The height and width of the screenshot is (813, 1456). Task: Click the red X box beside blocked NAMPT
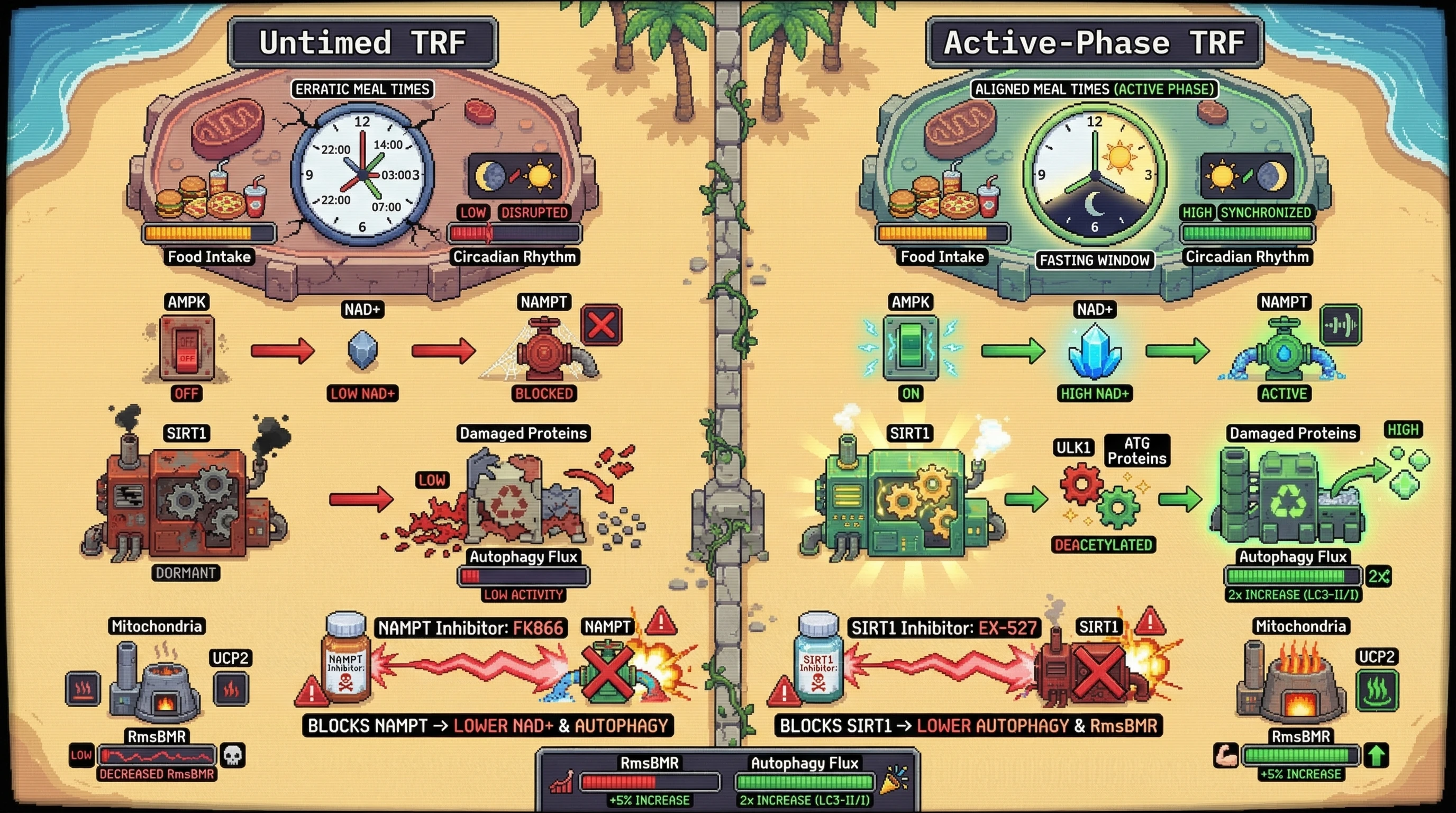pos(602,326)
